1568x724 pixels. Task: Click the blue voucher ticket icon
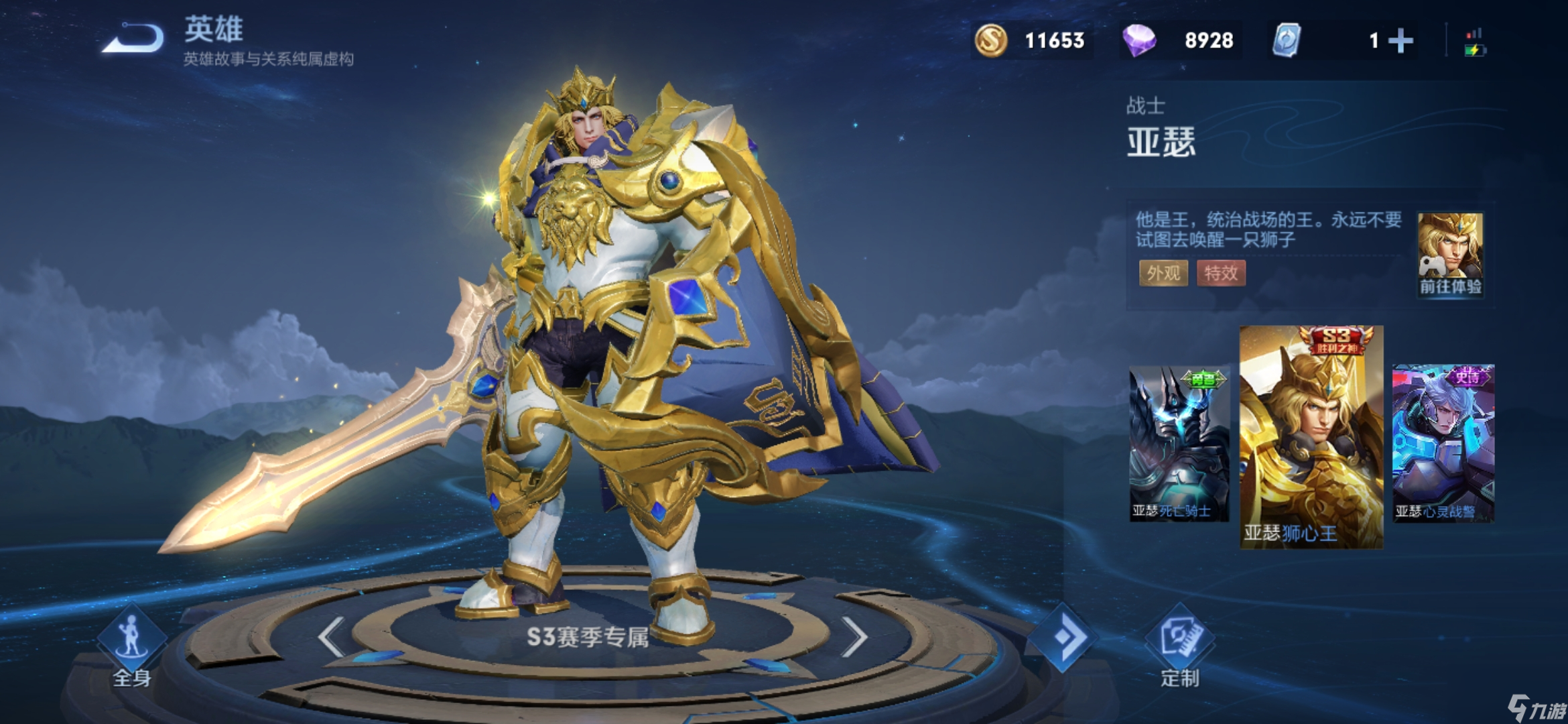[x=1287, y=40]
